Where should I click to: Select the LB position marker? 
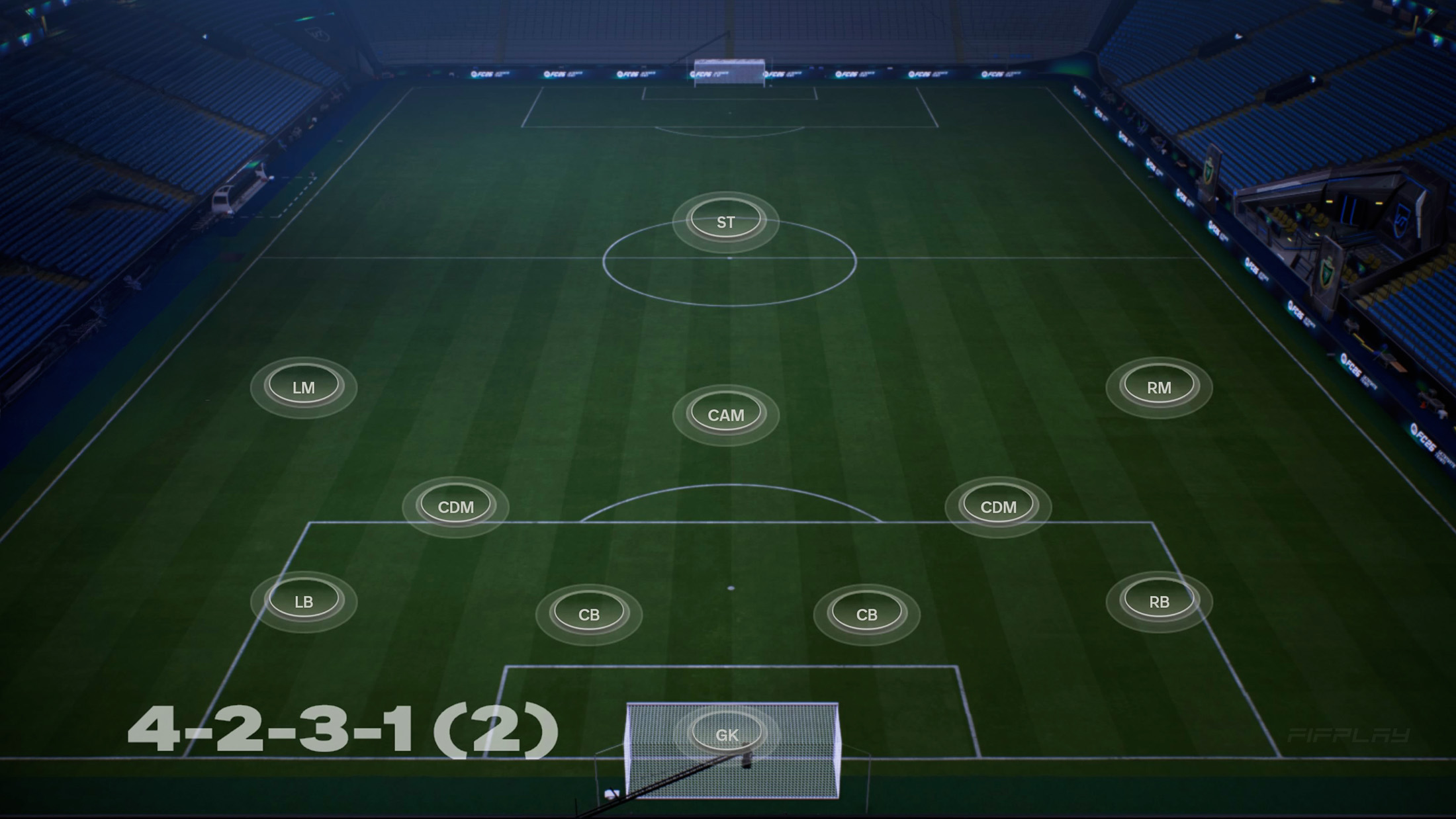(x=304, y=603)
